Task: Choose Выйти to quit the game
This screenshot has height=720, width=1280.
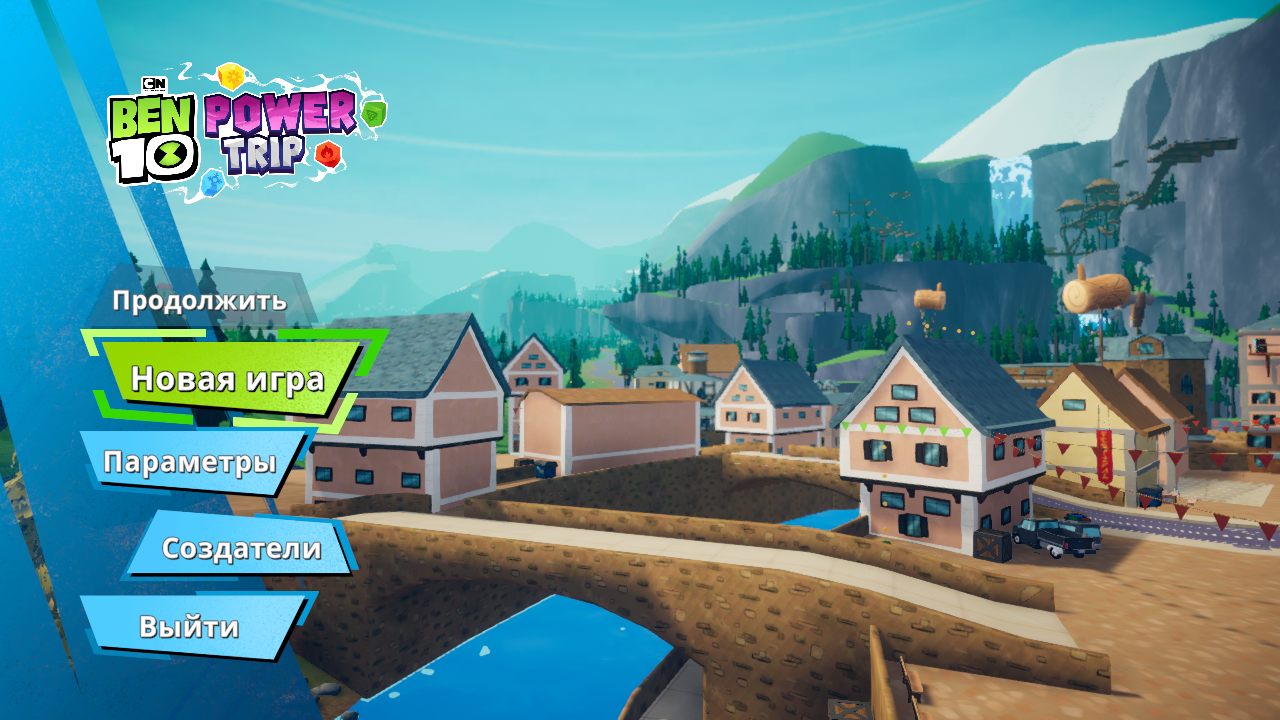Action: [190, 627]
